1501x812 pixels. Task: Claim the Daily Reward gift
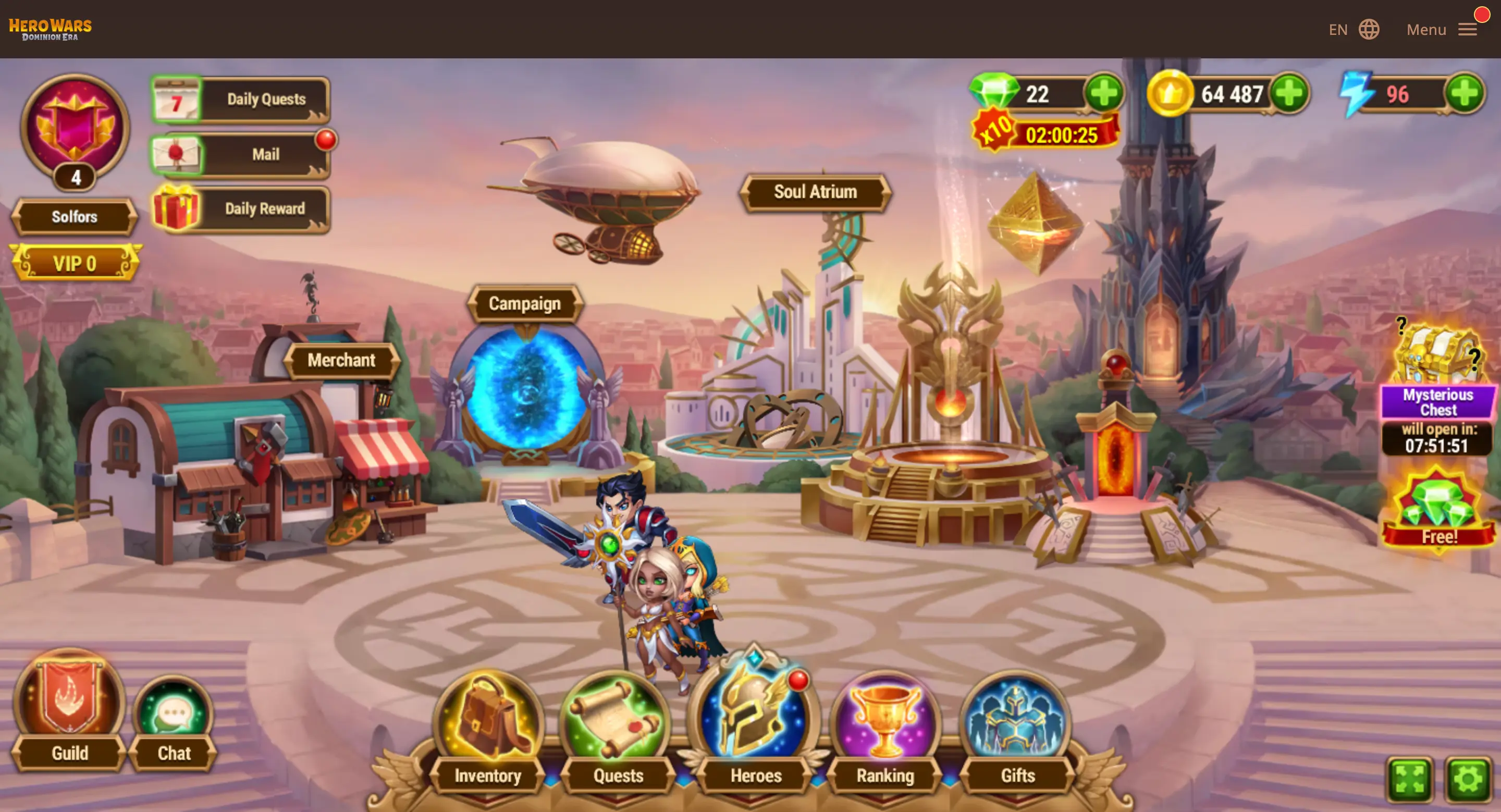241,208
